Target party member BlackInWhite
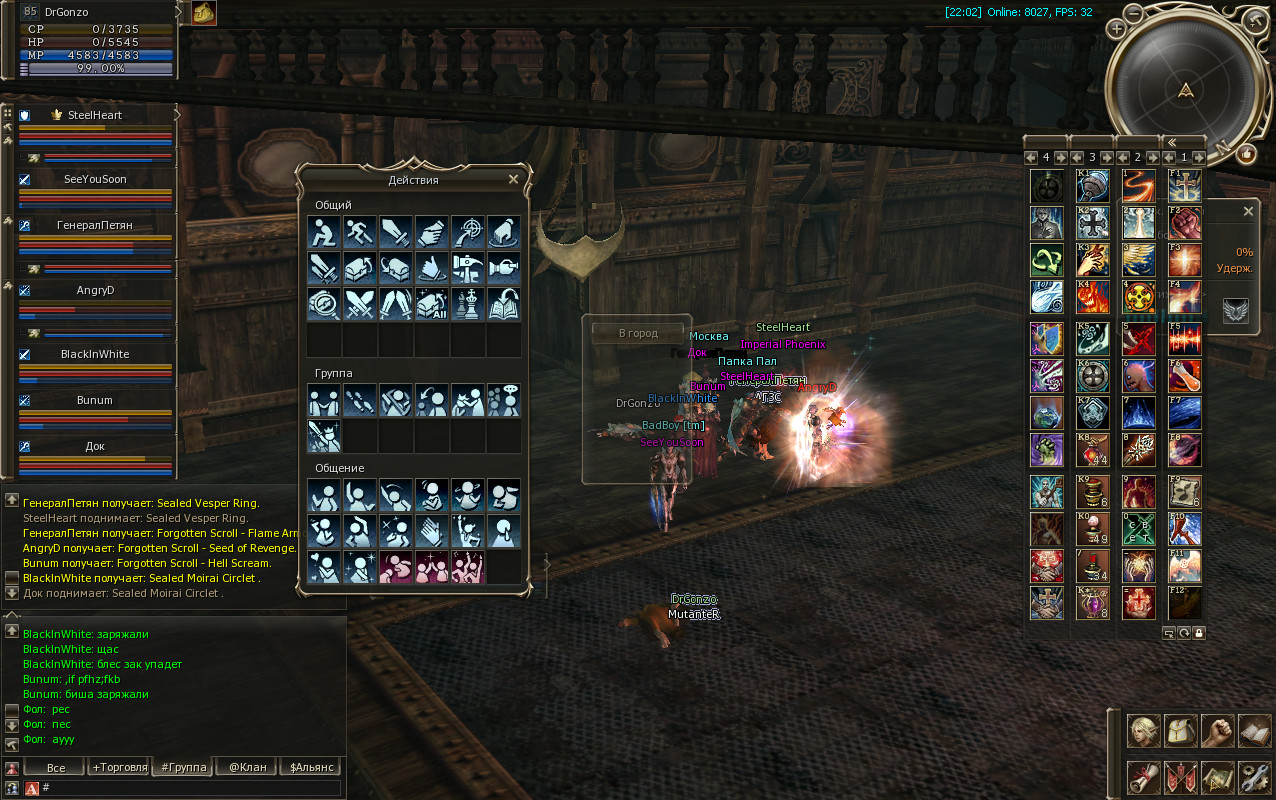This screenshot has height=800, width=1276. [x=95, y=354]
